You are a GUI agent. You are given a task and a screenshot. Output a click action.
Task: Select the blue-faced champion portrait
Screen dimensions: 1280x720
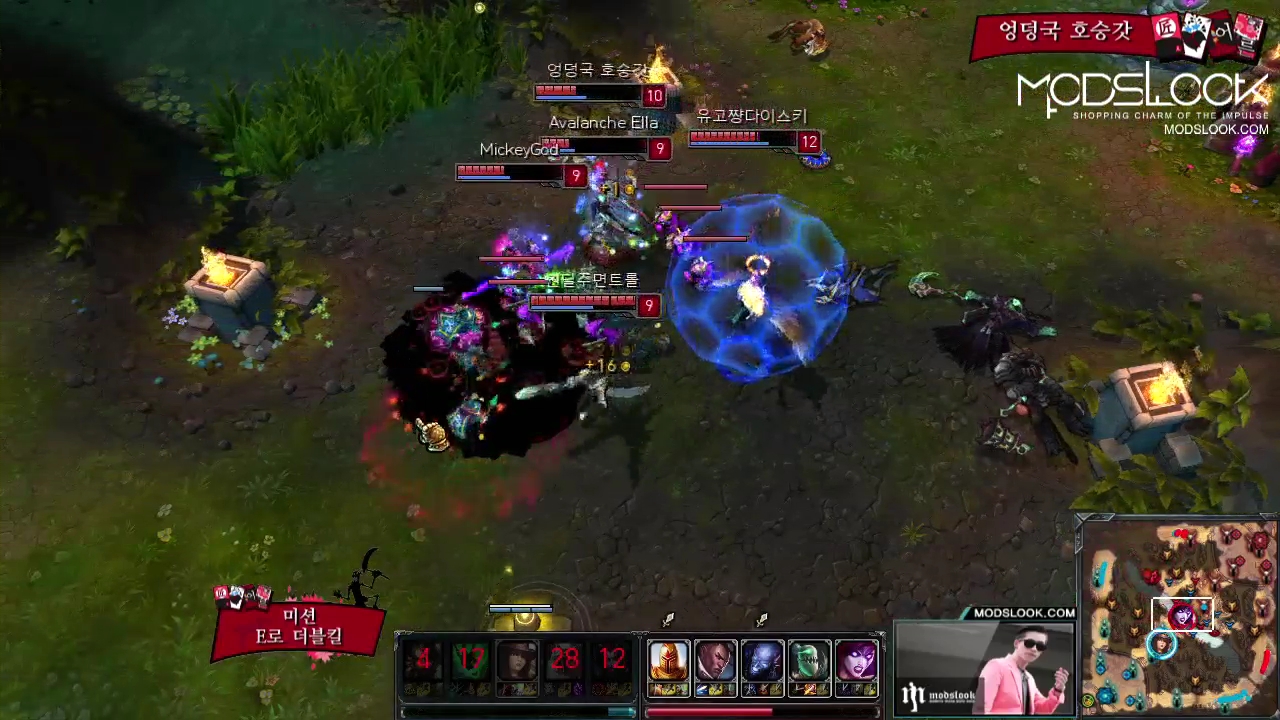pyautogui.click(x=762, y=662)
